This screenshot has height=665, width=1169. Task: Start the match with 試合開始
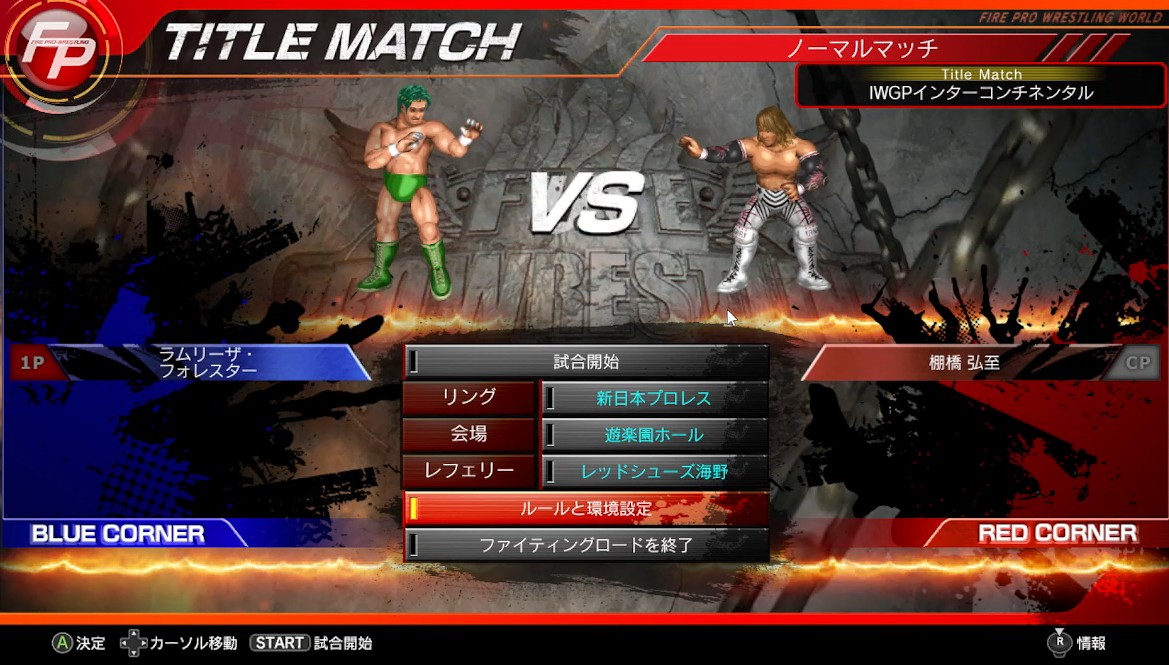tap(586, 362)
